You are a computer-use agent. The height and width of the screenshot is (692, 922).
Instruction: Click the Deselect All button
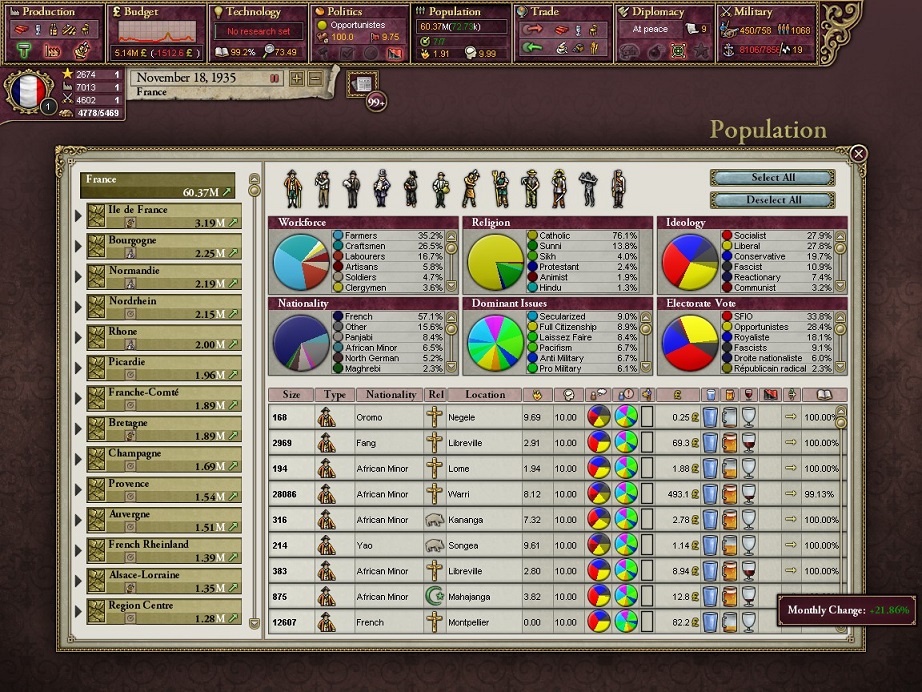pos(772,200)
